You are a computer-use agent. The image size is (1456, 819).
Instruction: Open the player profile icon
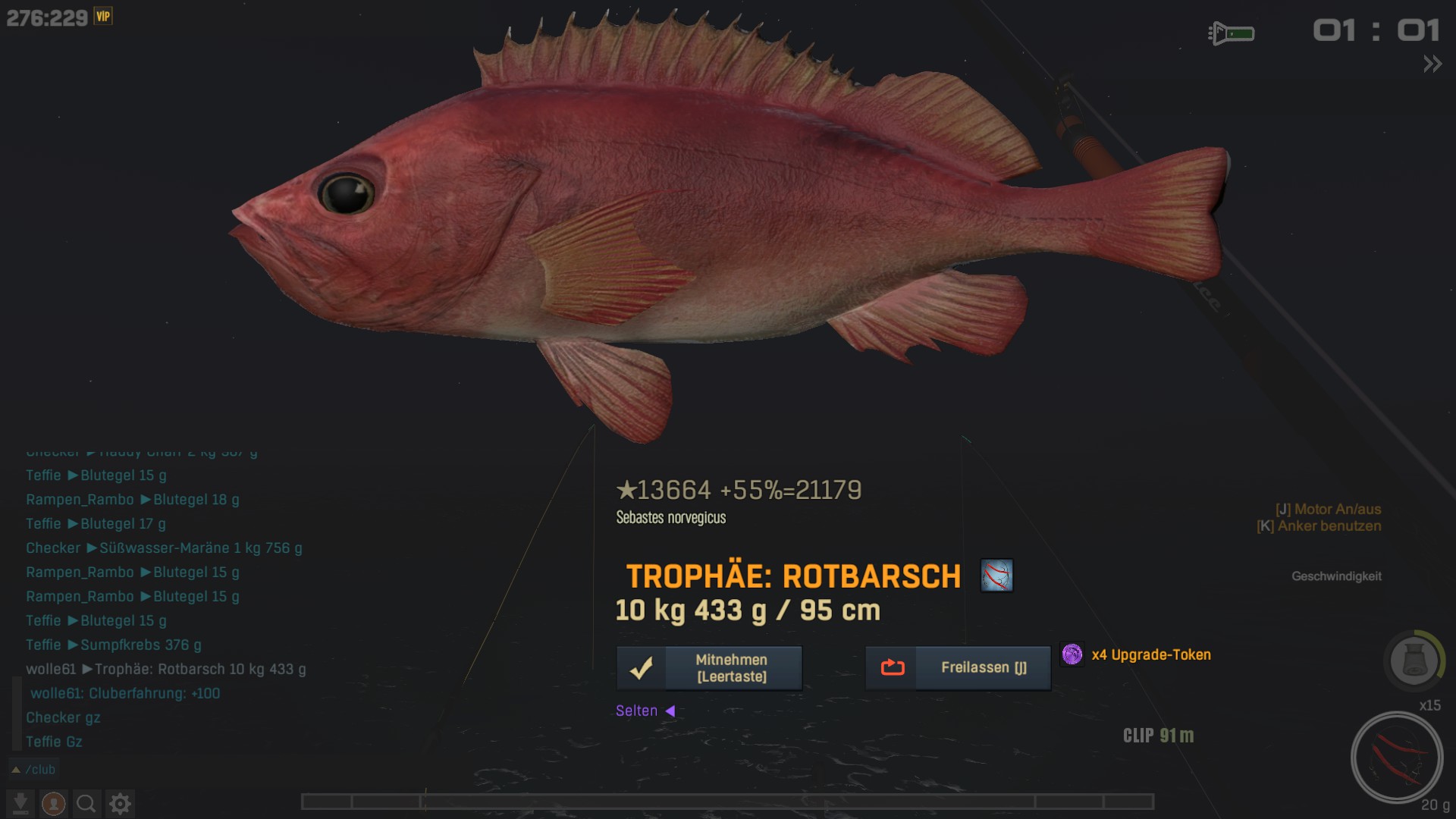coord(53,803)
